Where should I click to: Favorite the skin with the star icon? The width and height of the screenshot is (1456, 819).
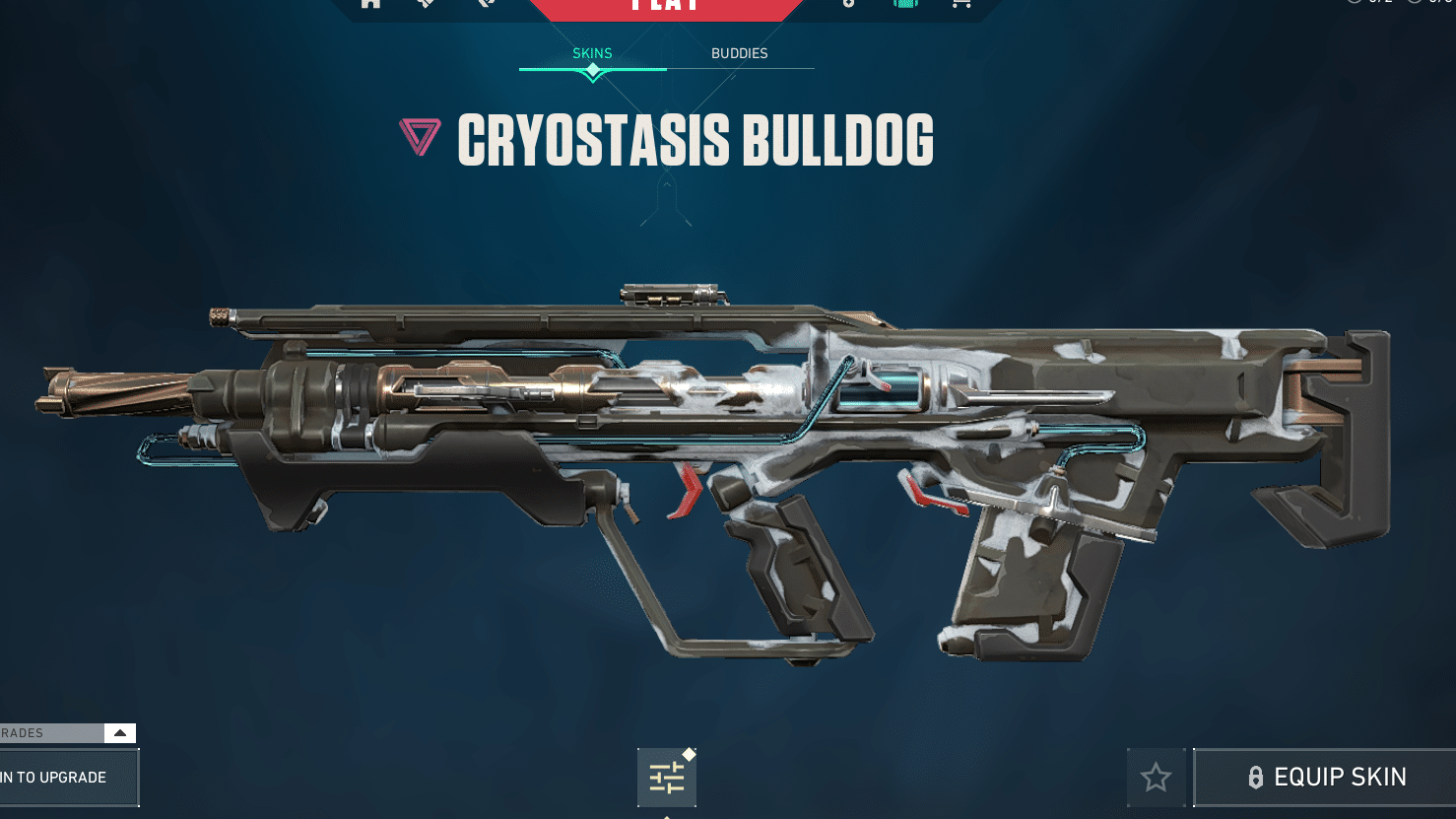(1156, 778)
